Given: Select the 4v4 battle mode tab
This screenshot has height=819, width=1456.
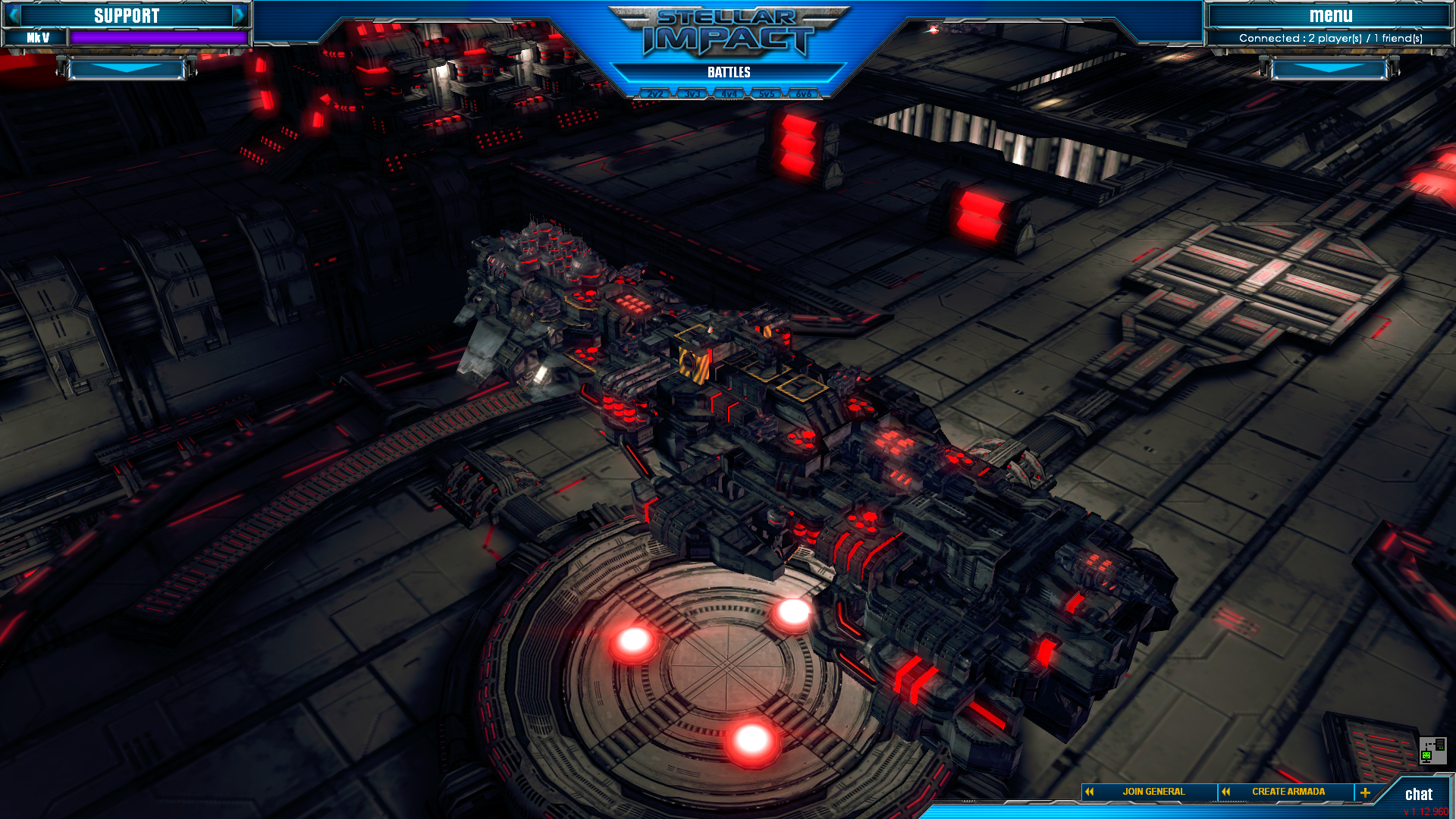Looking at the screenshot, I should [730, 93].
